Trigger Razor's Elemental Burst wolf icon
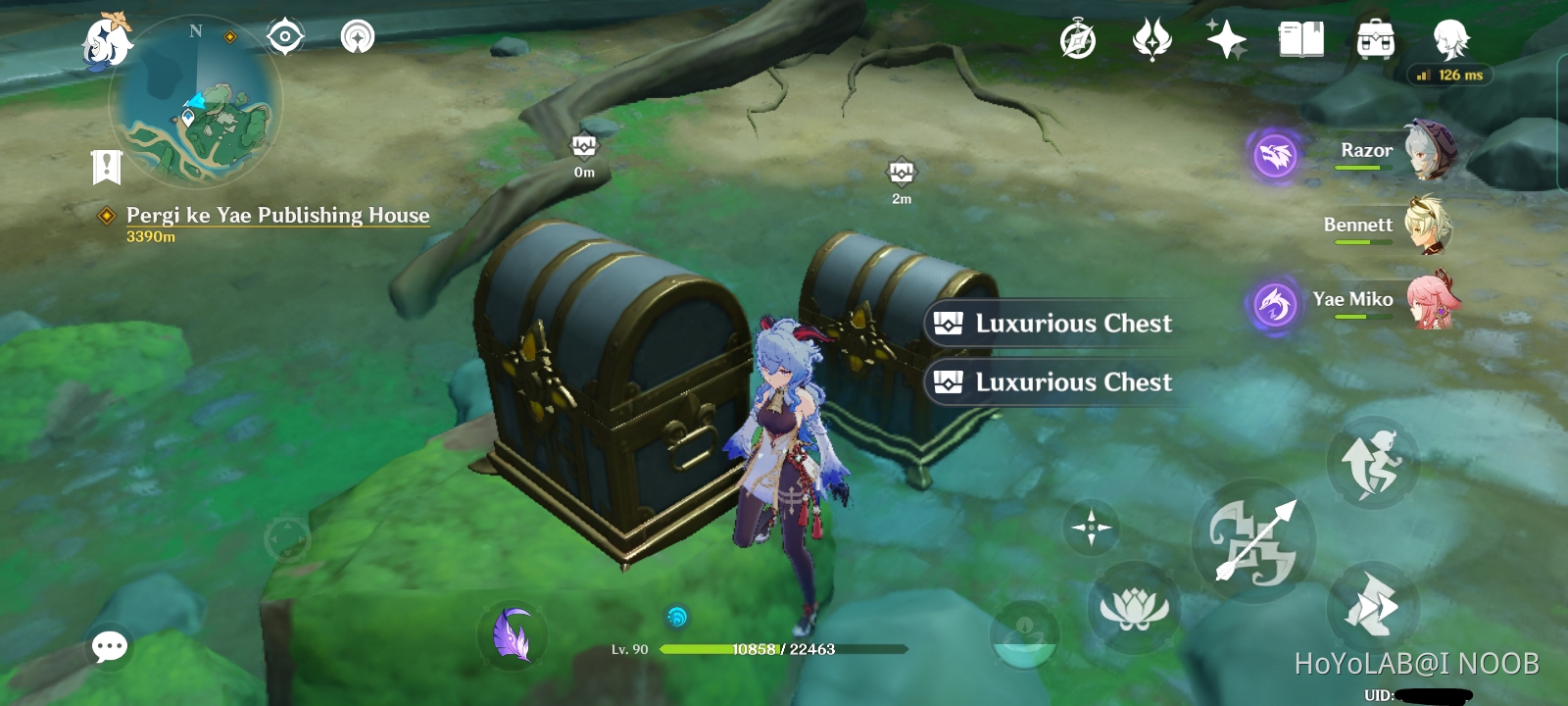This screenshot has width=1568, height=706. [1272, 155]
